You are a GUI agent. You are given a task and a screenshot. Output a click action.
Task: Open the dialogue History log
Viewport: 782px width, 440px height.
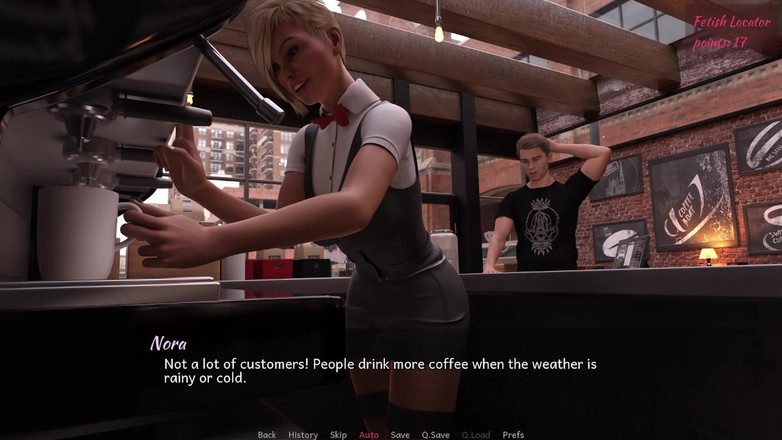click(x=303, y=434)
